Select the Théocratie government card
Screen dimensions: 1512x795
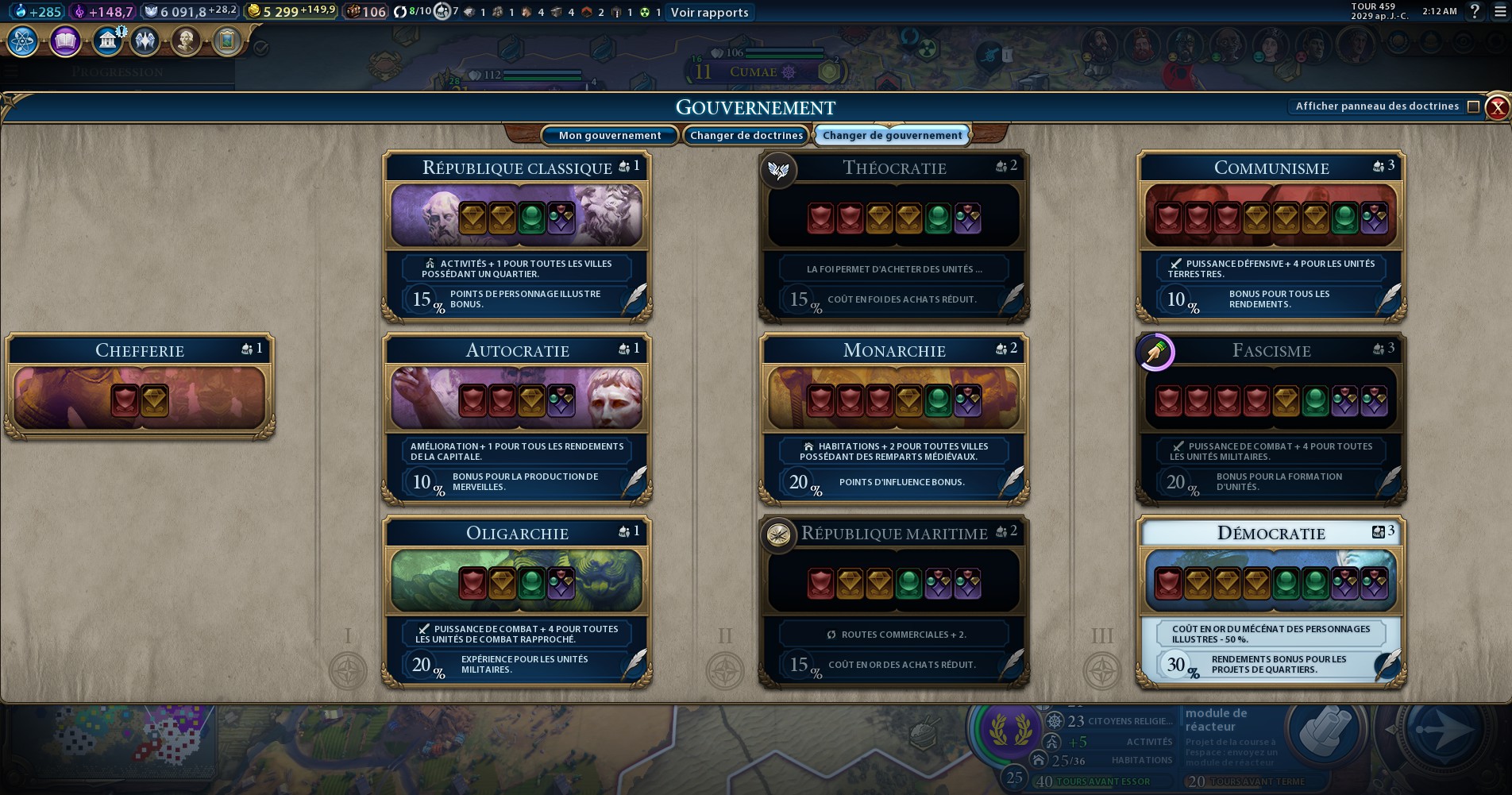point(894,237)
